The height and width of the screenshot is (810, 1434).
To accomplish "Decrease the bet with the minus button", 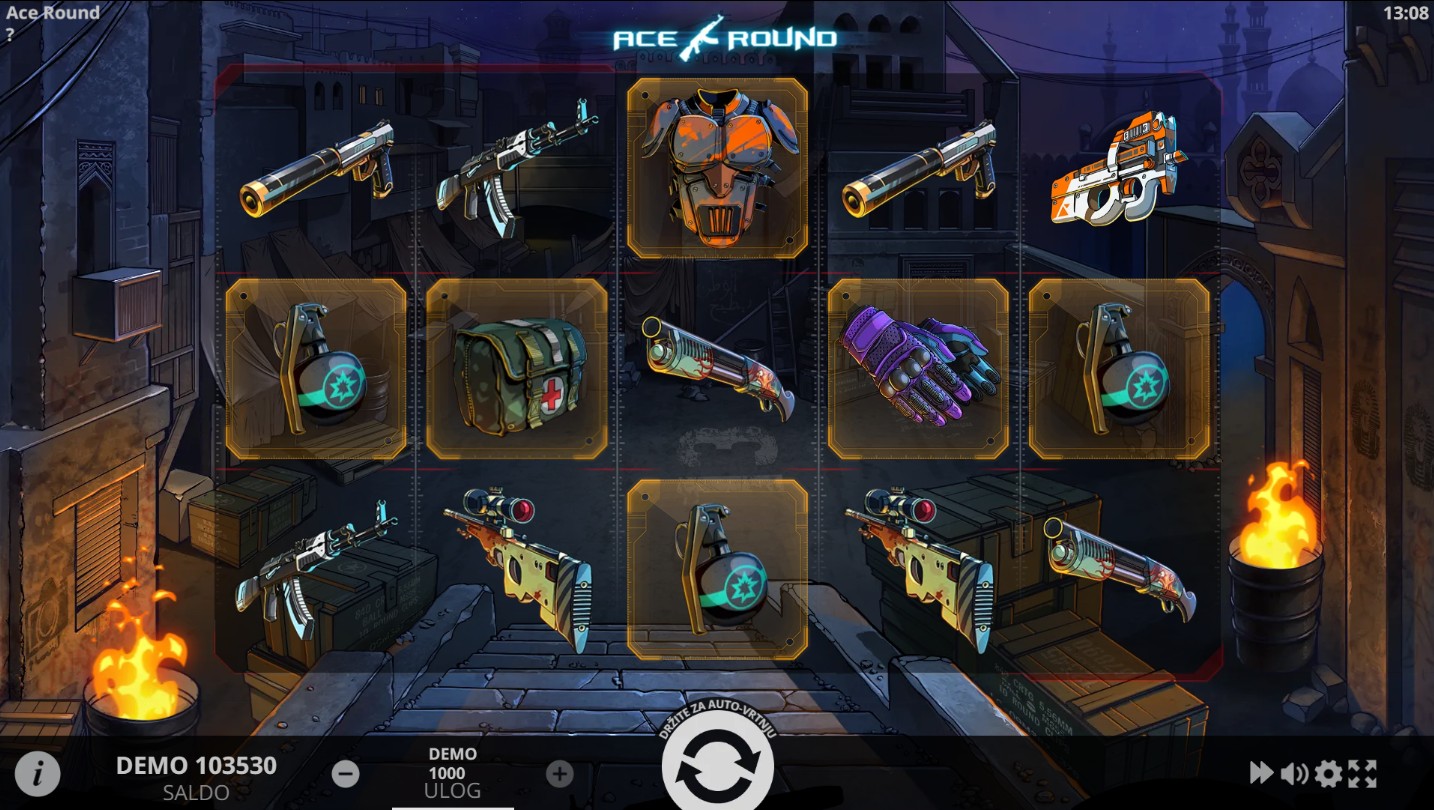I will click(346, 773).
